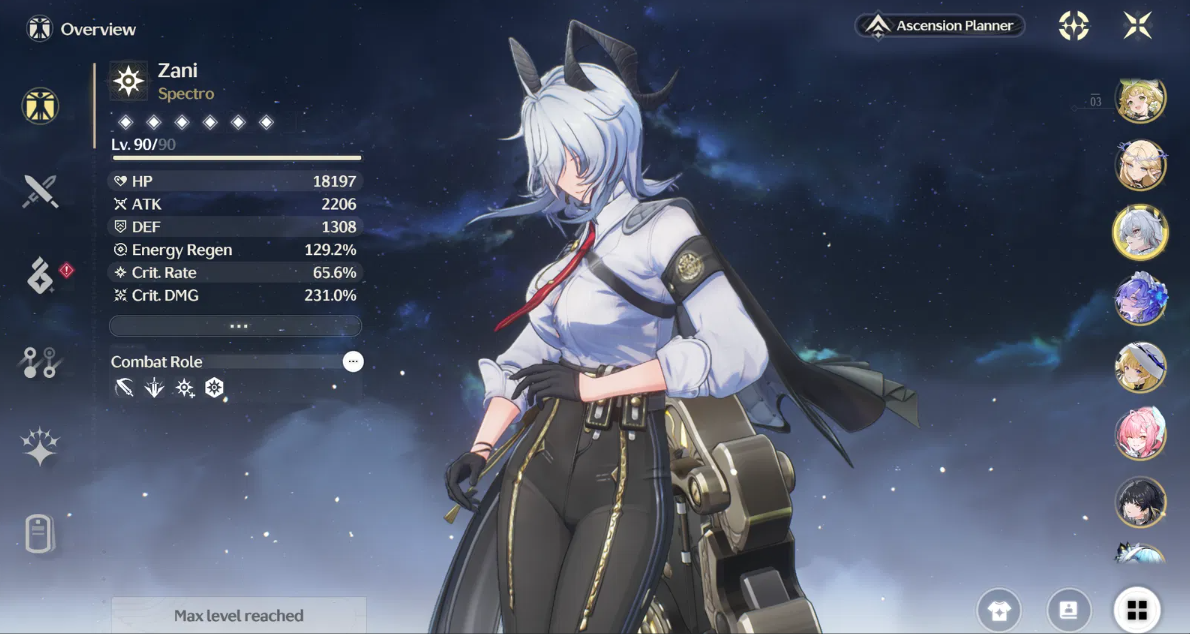Viewport: 1190px width, 634px height.
Task: Open the outfit shirt button
Action: pos(999,610)
